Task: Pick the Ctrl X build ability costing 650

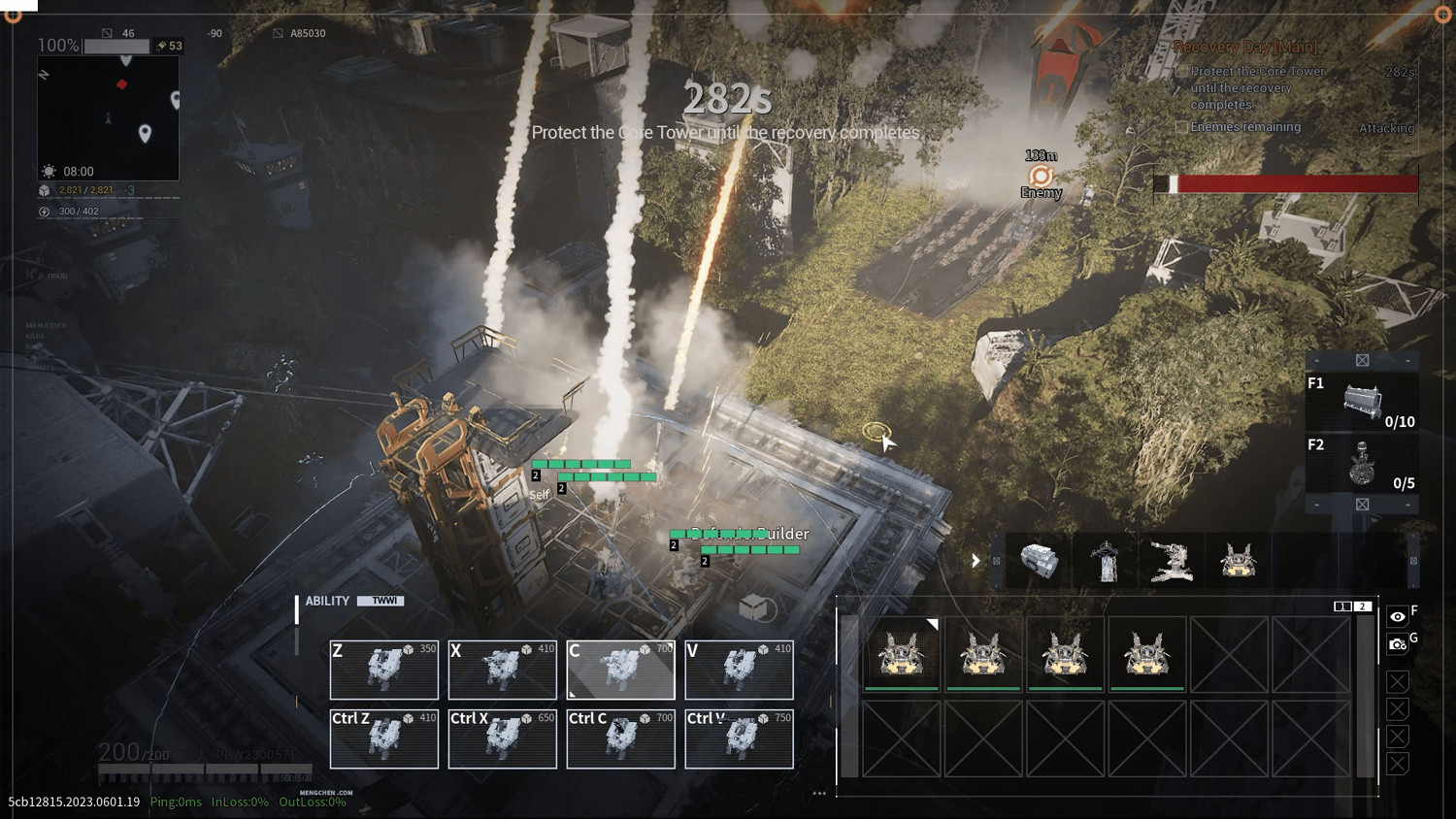Action: point(502,739)
